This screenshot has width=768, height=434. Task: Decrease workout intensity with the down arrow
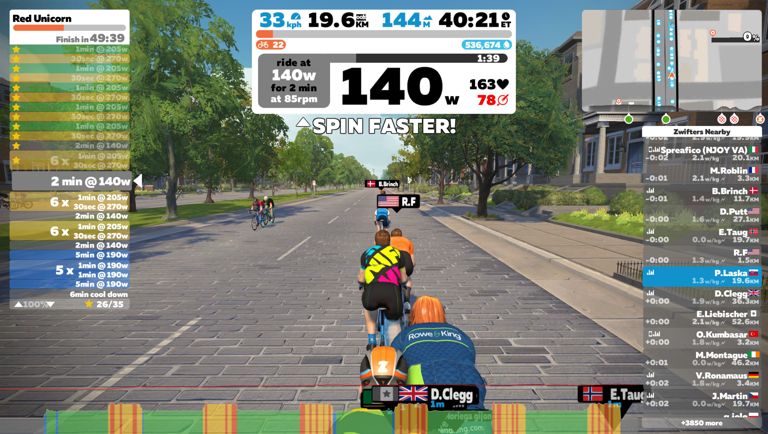(x=49, y=304)
